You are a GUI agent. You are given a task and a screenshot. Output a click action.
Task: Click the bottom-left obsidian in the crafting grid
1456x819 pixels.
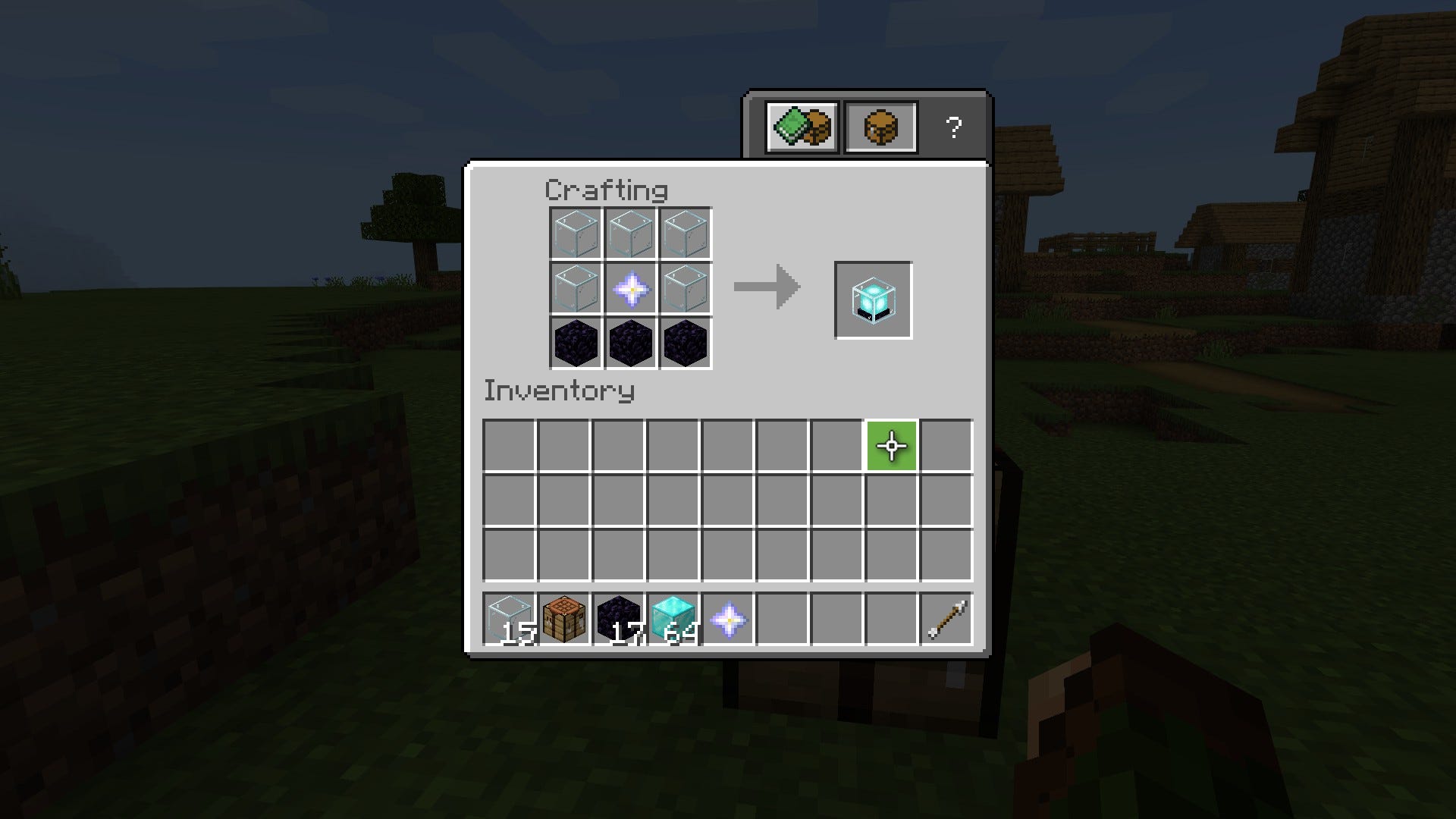575,344
